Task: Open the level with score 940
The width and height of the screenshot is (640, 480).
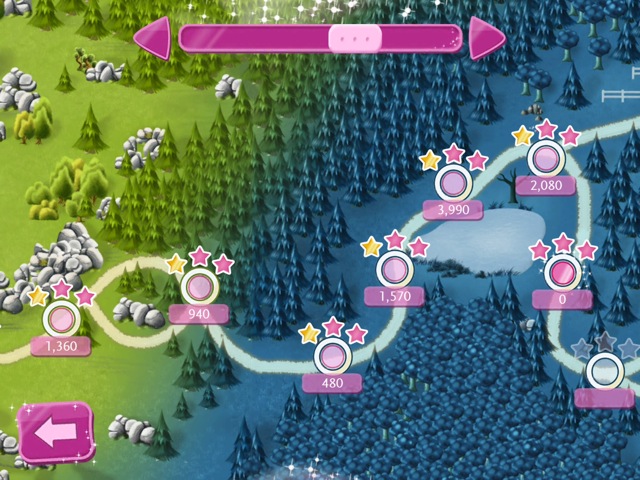Action: pyautogui.click(x=200, y=288)
